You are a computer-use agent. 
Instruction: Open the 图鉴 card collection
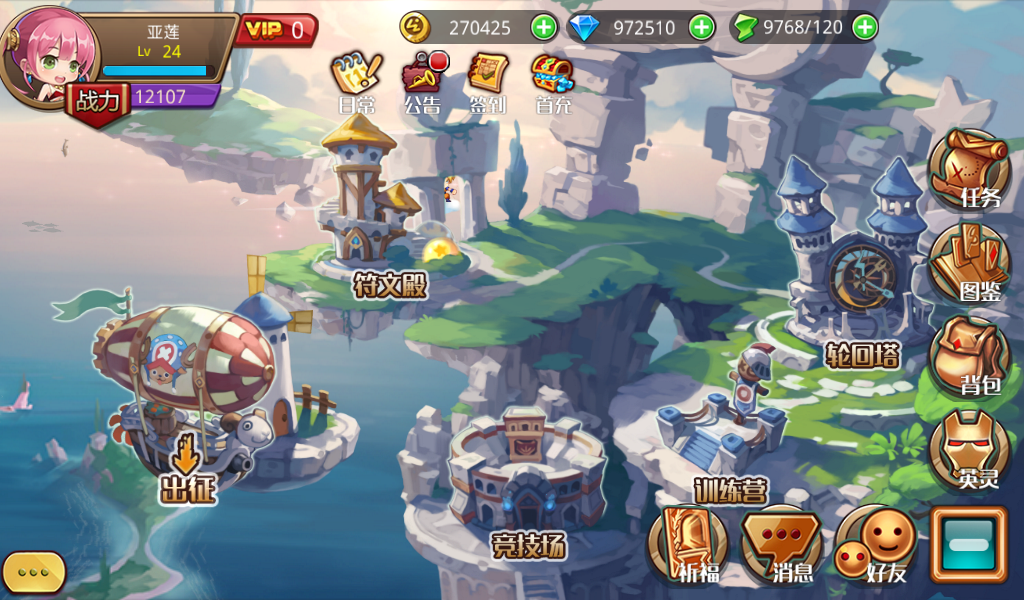coord(969,264)
